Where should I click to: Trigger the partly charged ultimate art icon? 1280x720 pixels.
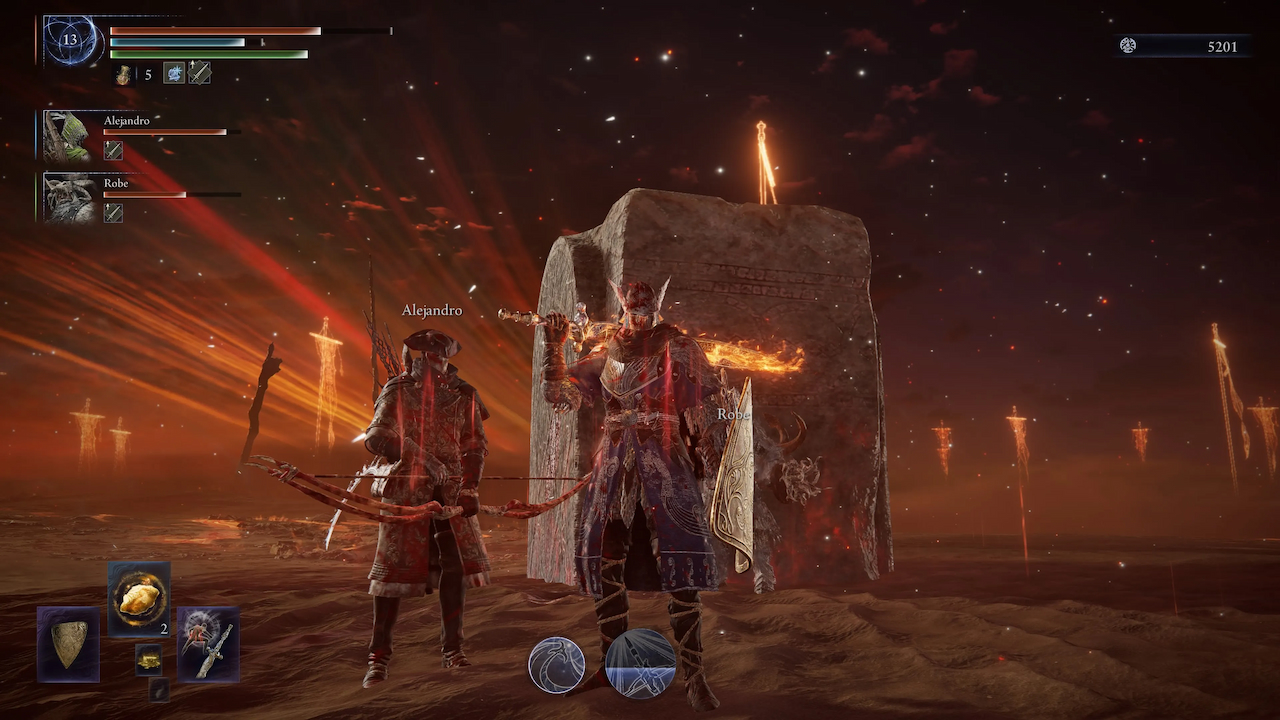[x=640, y=663]
